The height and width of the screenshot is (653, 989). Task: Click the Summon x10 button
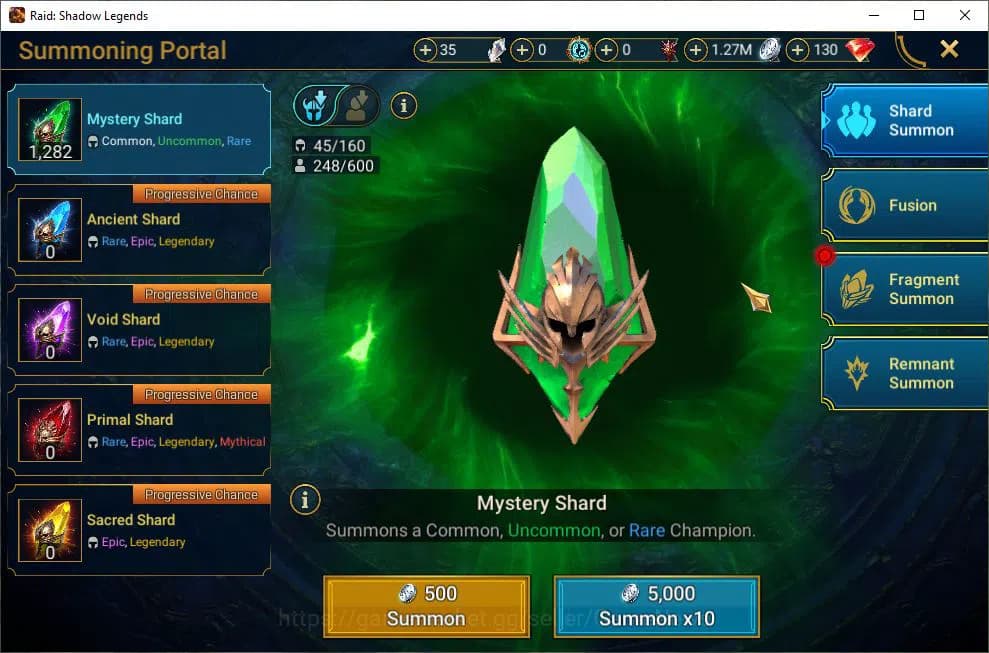click(x=657, y=606)
